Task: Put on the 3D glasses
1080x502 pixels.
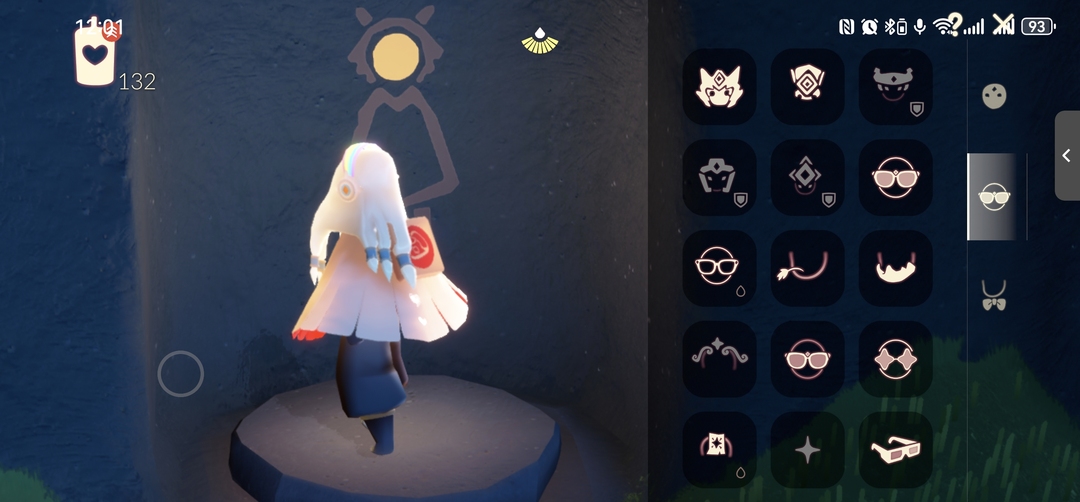Action: coord(895,449)
